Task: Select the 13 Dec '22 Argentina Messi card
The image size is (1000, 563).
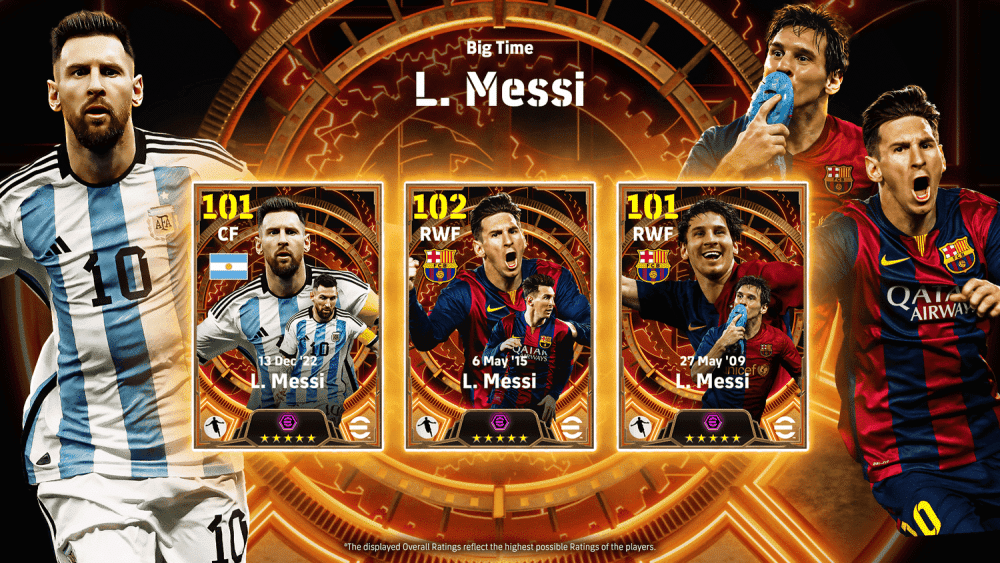Action: [287, 317]
